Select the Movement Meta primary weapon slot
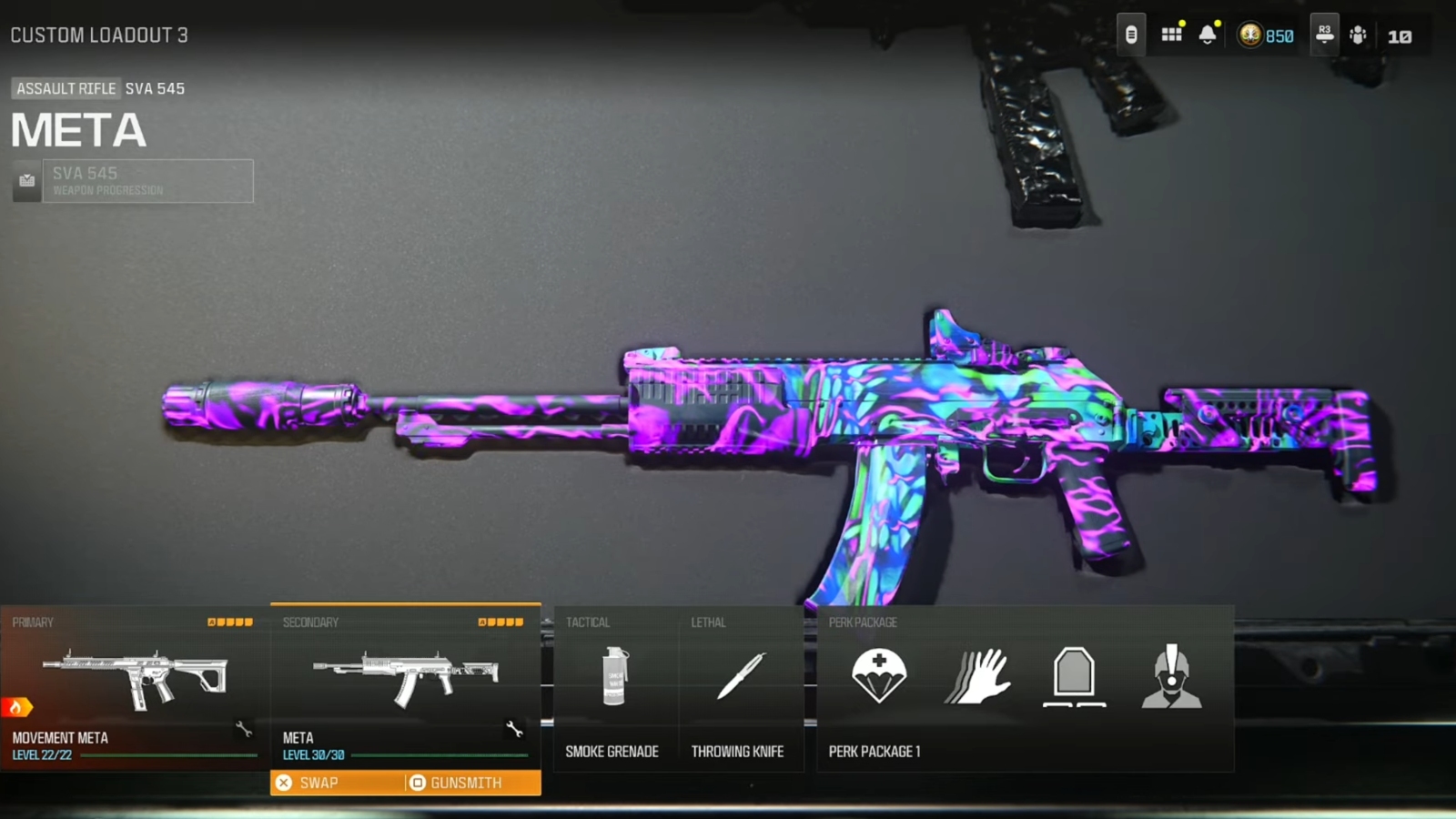 pos(135,688)
